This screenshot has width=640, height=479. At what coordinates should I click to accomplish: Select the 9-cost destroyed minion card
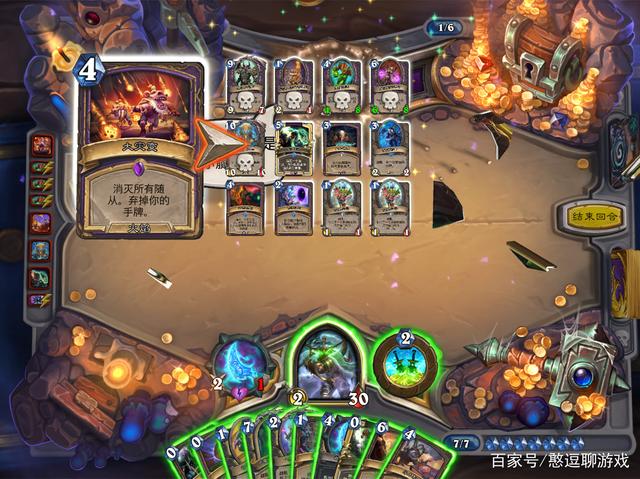pos(246,86)
